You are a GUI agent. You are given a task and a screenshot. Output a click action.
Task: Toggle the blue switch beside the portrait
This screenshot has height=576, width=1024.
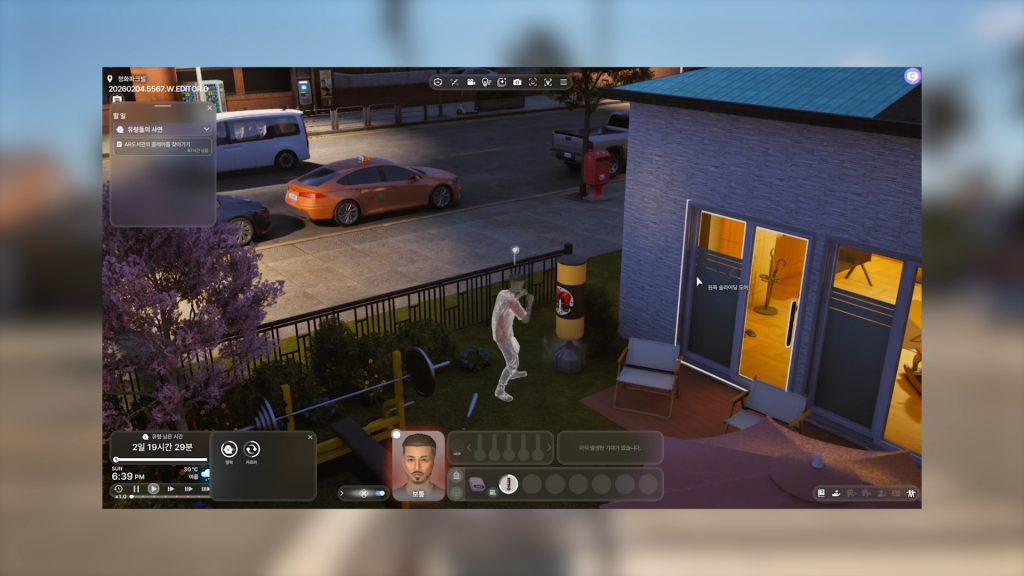(379, 493)
